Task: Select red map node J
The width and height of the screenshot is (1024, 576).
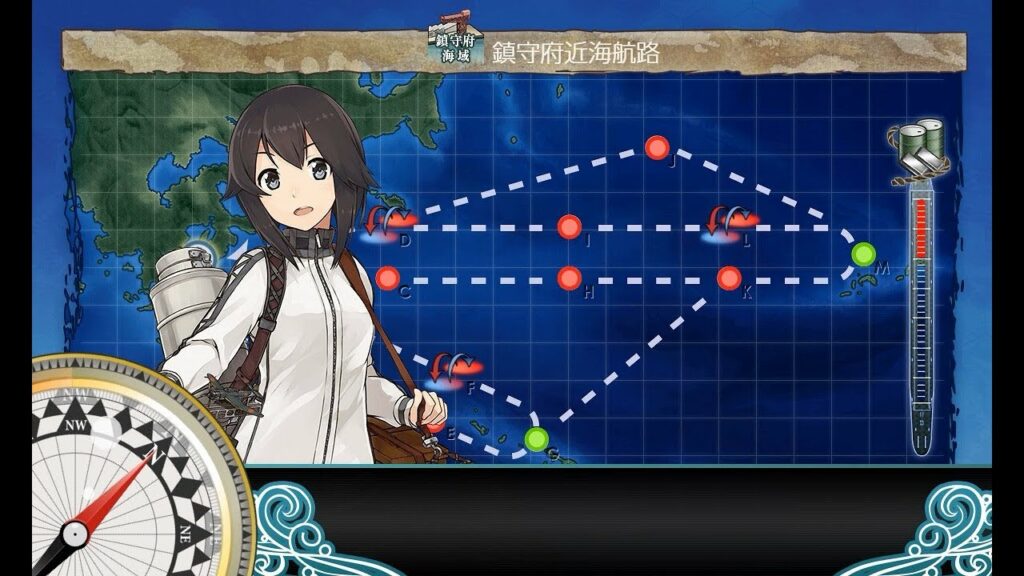Action: 657,148
